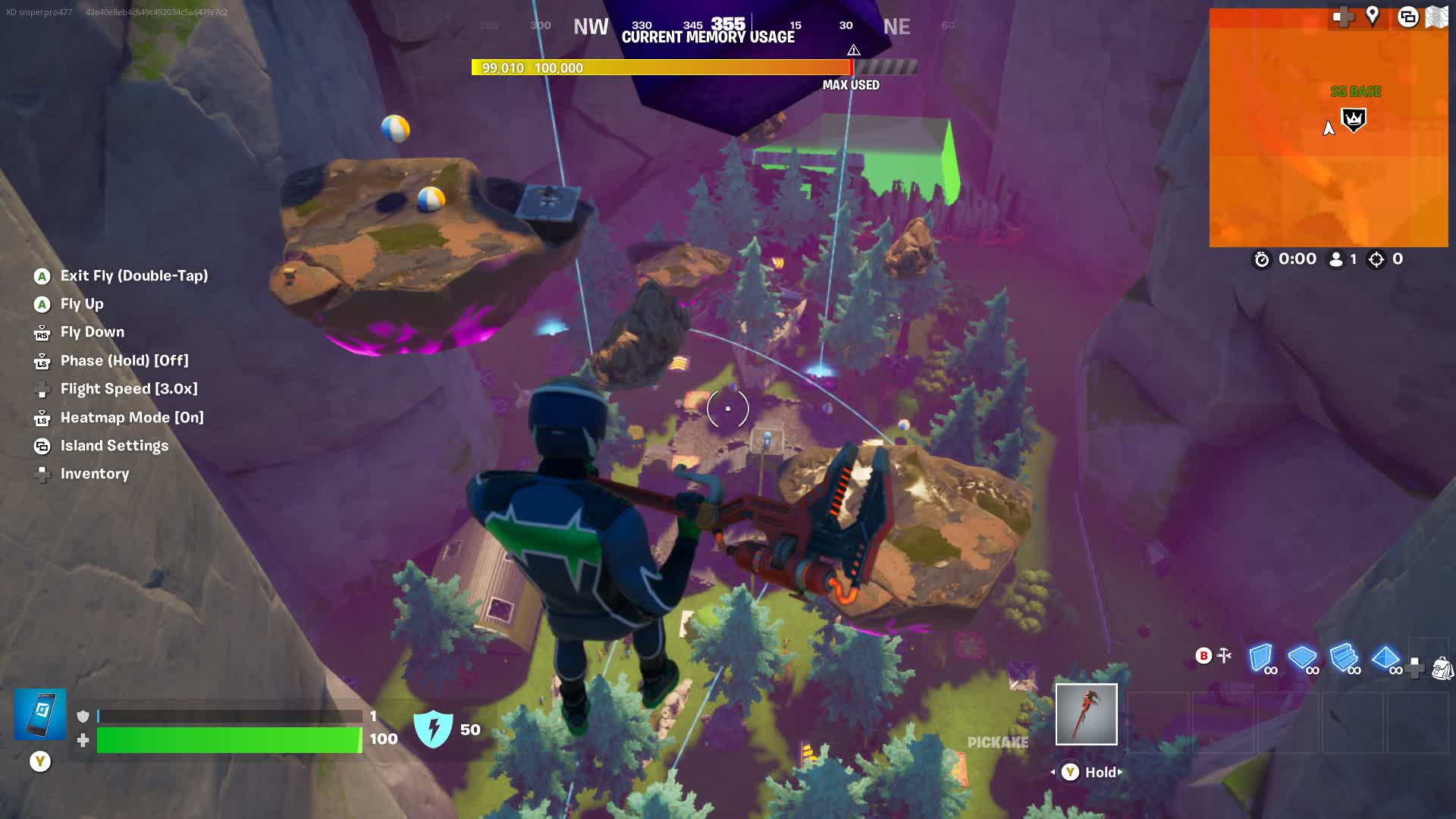Open the folded full map icon
The width and height of the screenshot is (1456, 819).
click(1436, 17)
